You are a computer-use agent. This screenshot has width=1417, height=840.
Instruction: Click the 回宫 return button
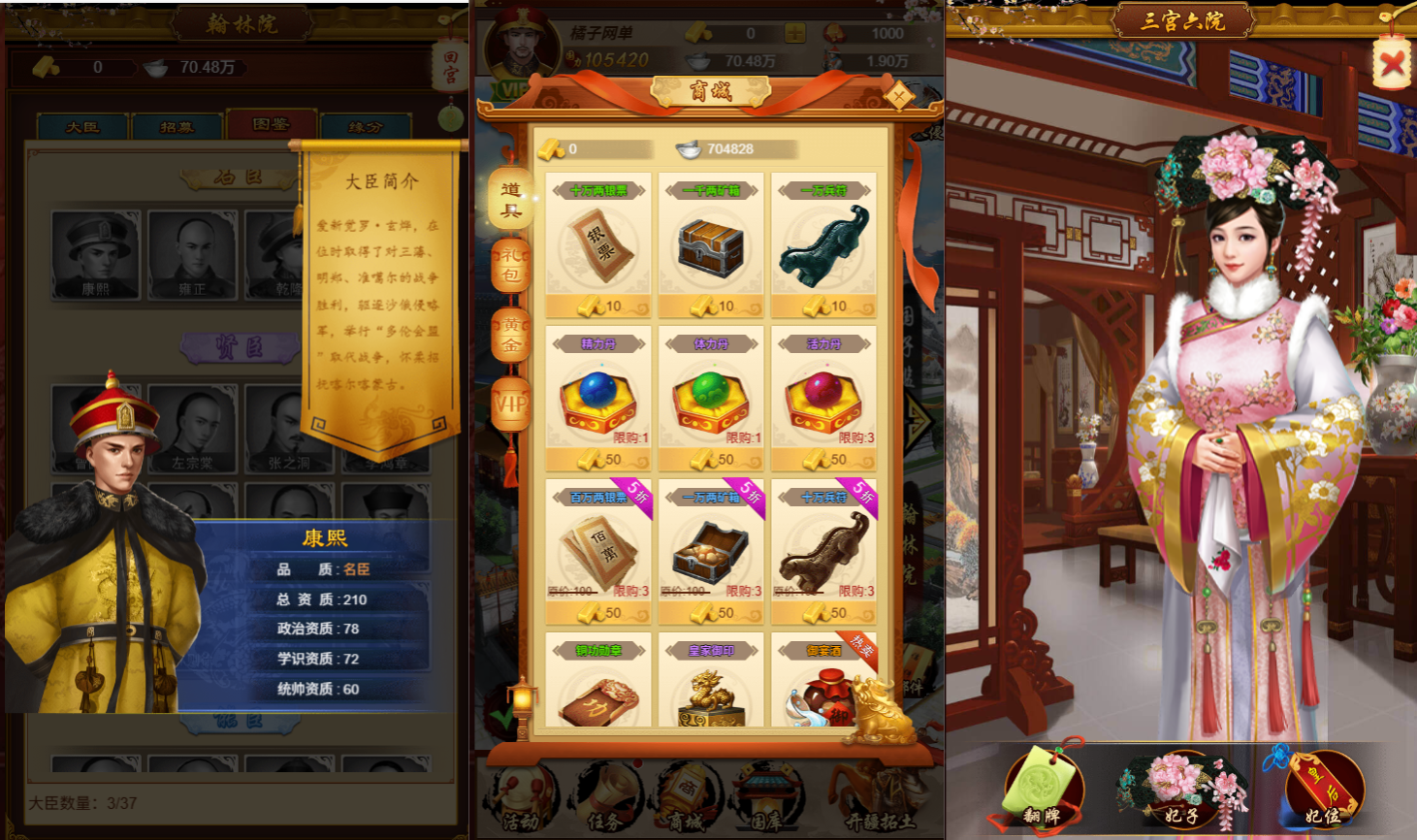coord(449,66)
